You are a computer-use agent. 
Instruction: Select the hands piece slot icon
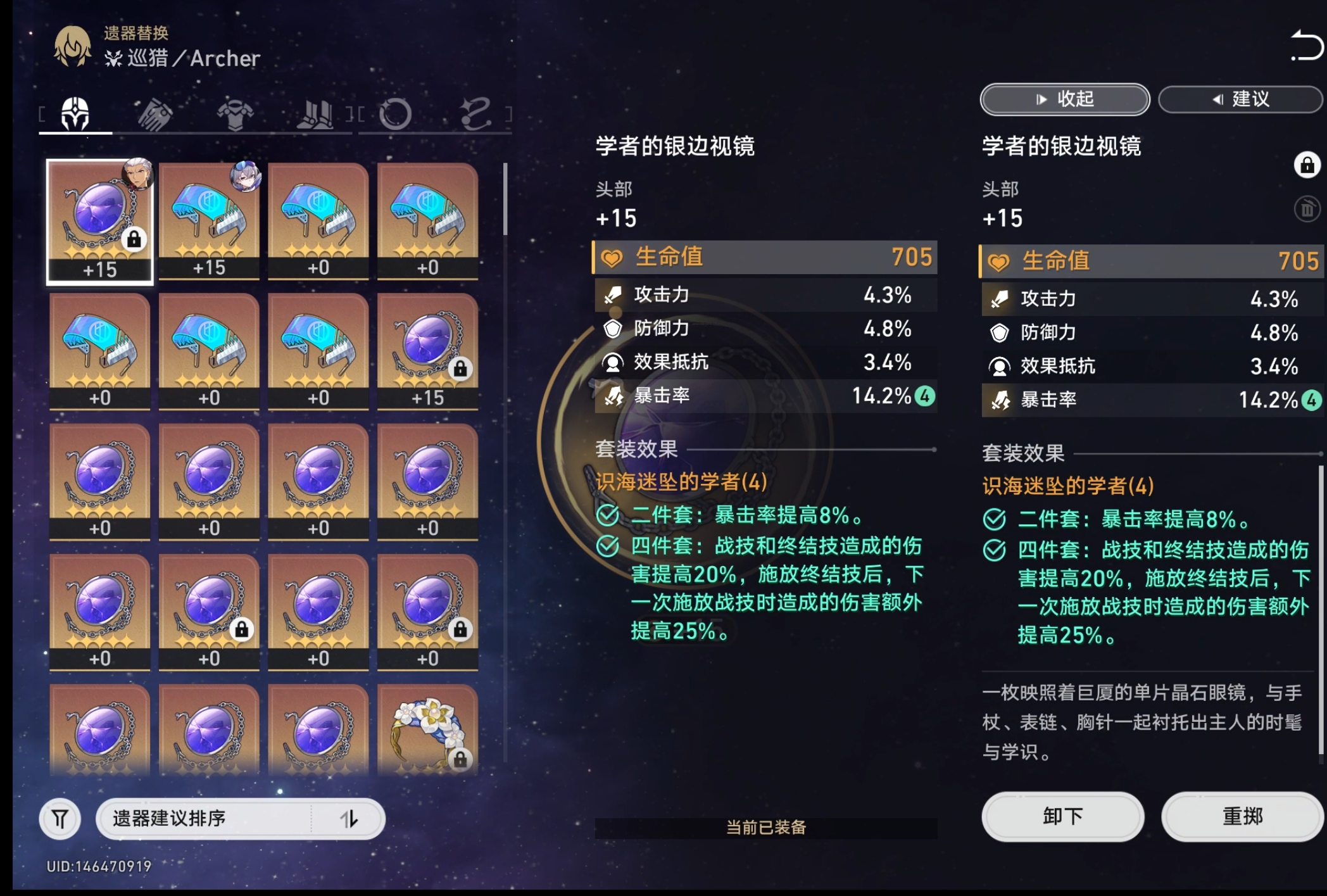coord(157,114)
